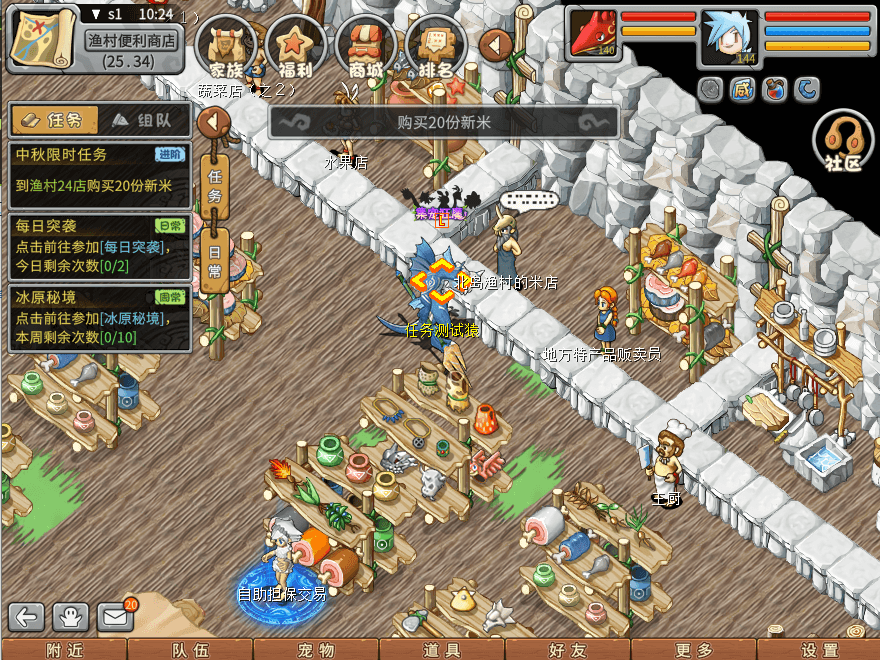Select the 中秋限时任务 quest entry
The height and width of the screenshot is (660, 880).
(99, 170)
